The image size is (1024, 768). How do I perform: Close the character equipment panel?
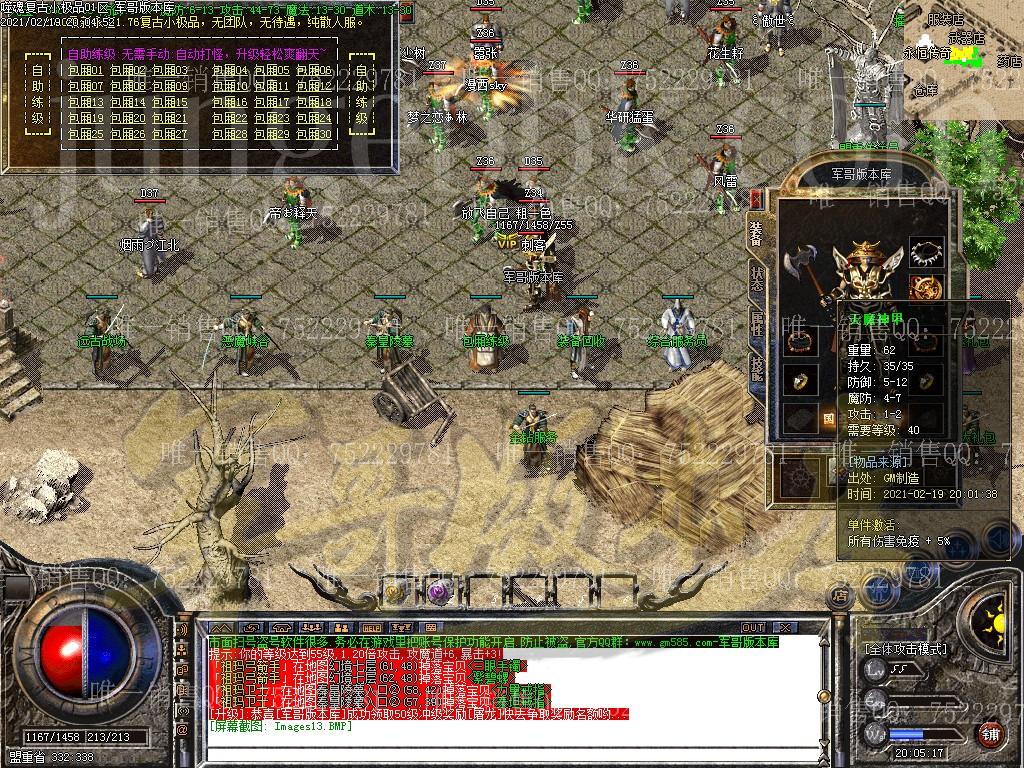755,197
